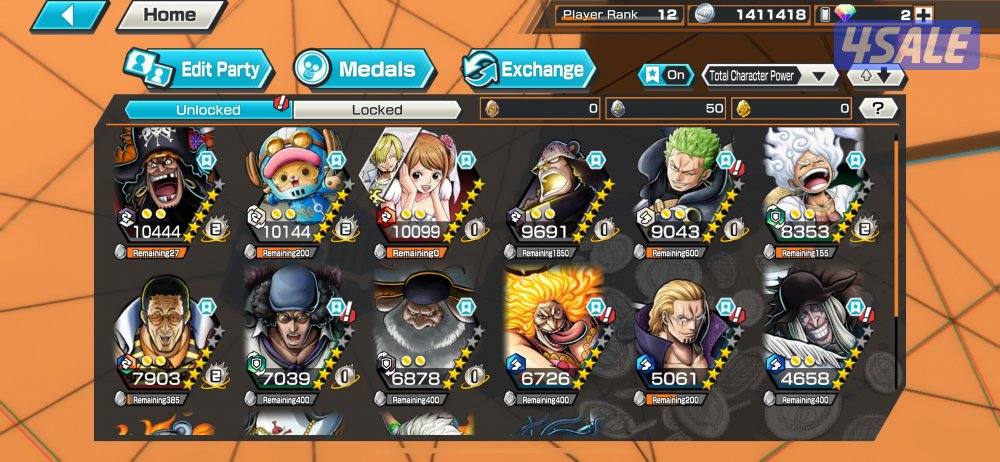Show help with the question mark button
Image resolution: width=1000 pixels, height=462 pixels.
coord(877,108)
